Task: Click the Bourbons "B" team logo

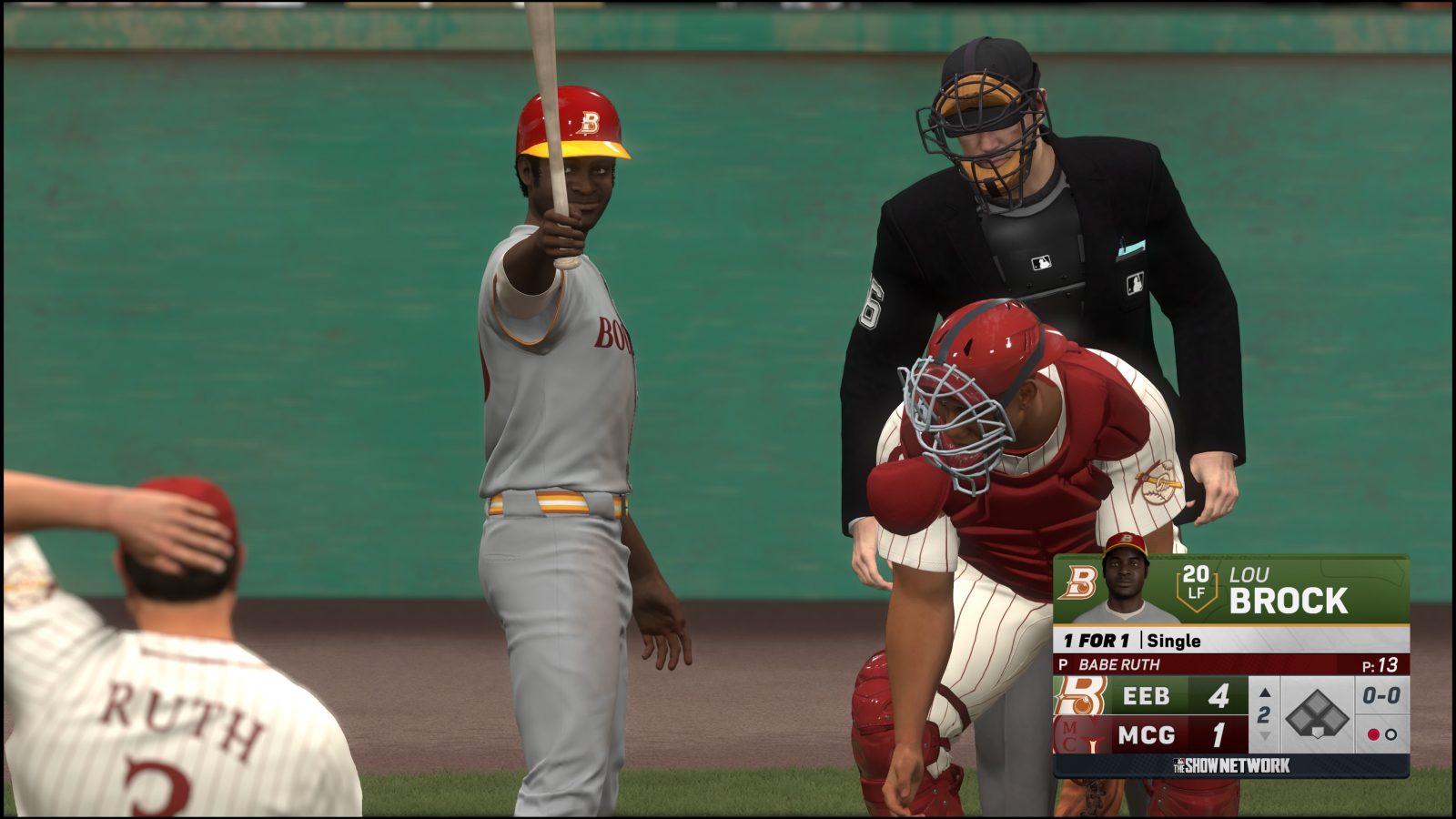Action: [1083, 582]
